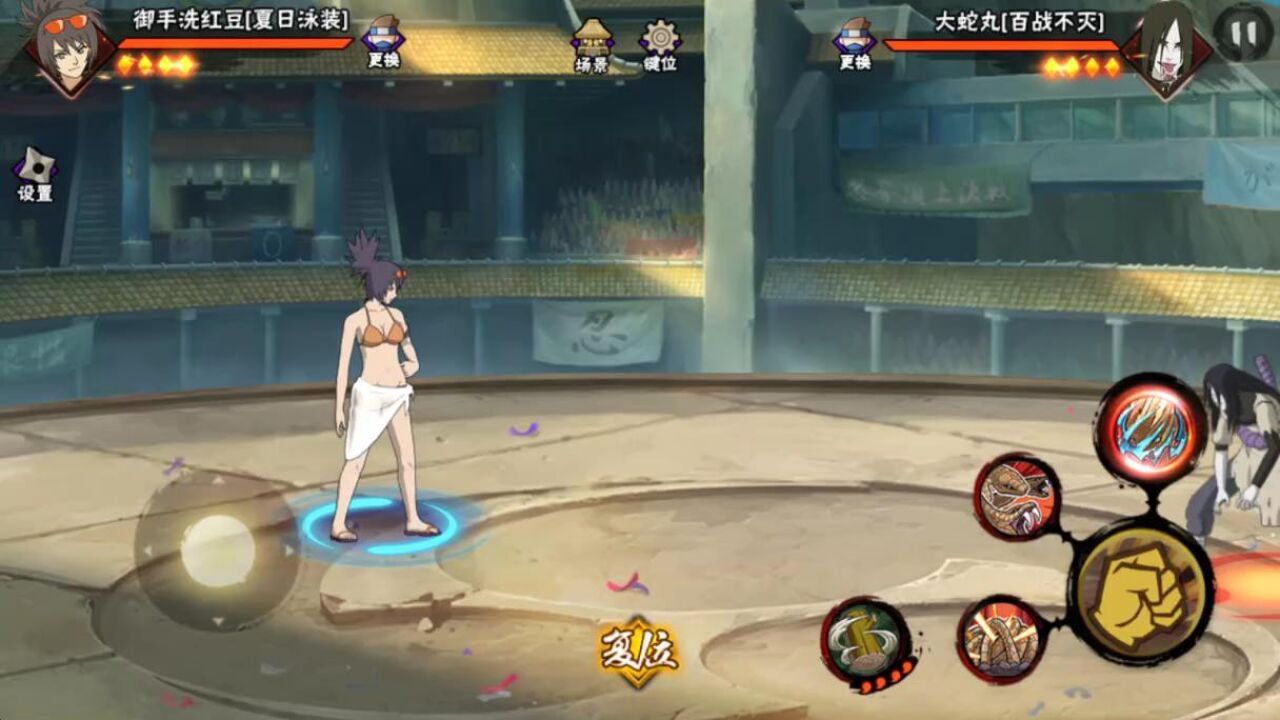Select the left player's Anko portrait
This screenshot has width=1280, height=720.
68,48
